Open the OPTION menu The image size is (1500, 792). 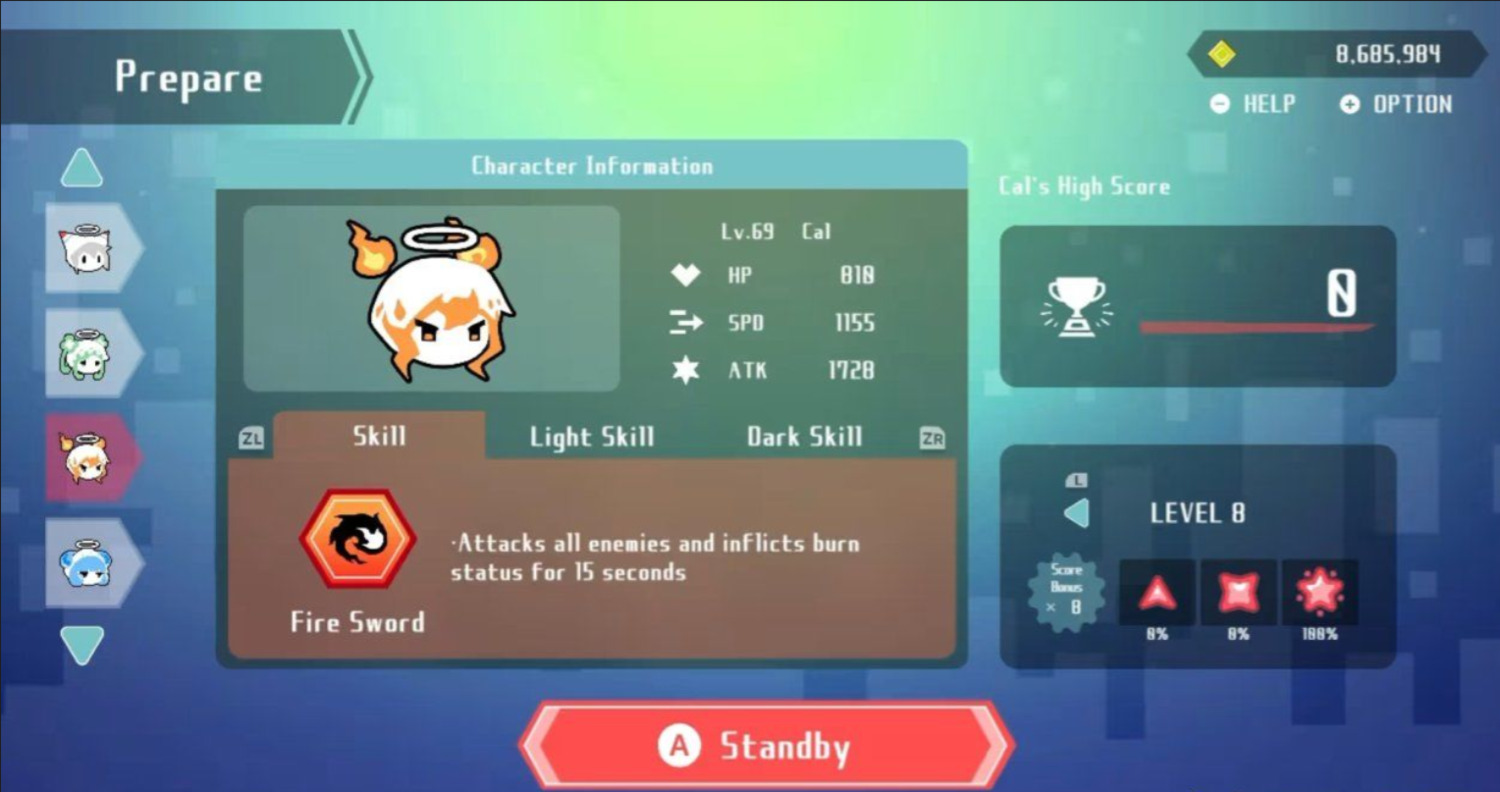point(1396,104)
